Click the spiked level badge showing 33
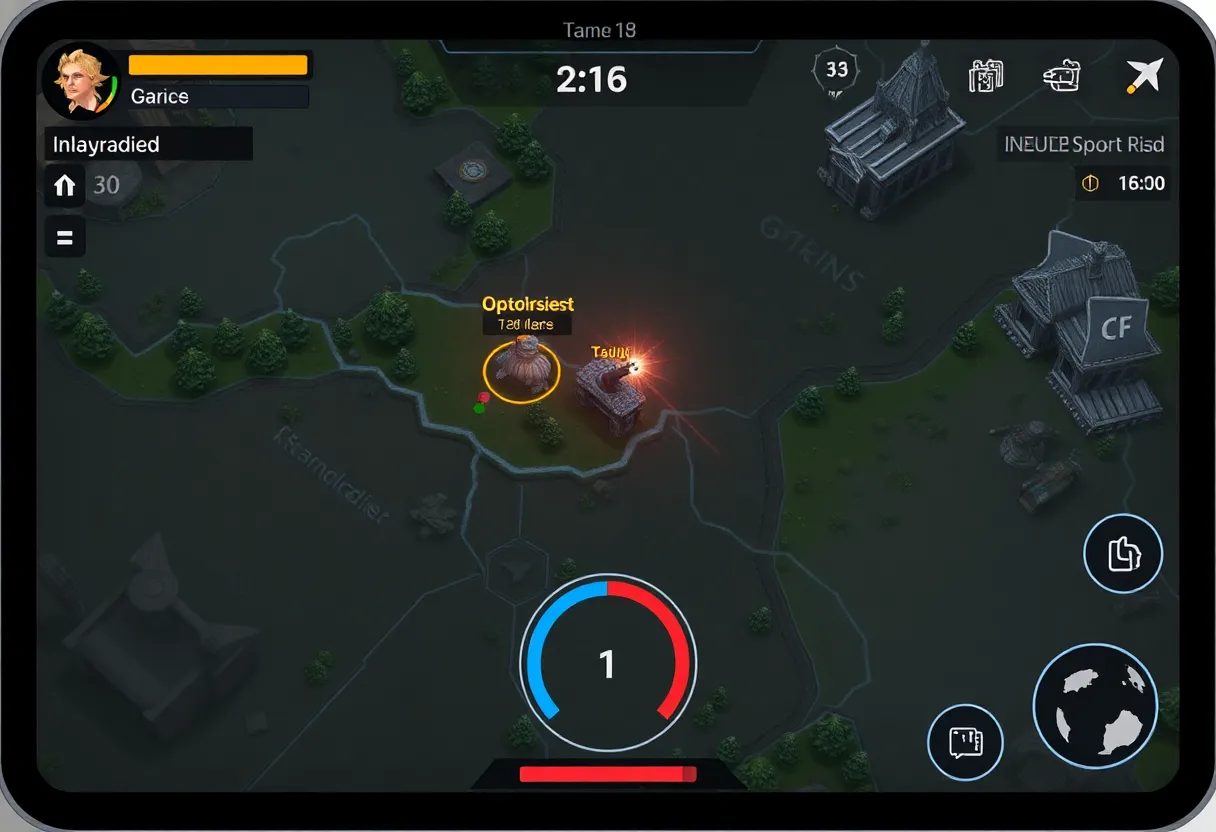The image size is (1216, 832). click(837, 69)
